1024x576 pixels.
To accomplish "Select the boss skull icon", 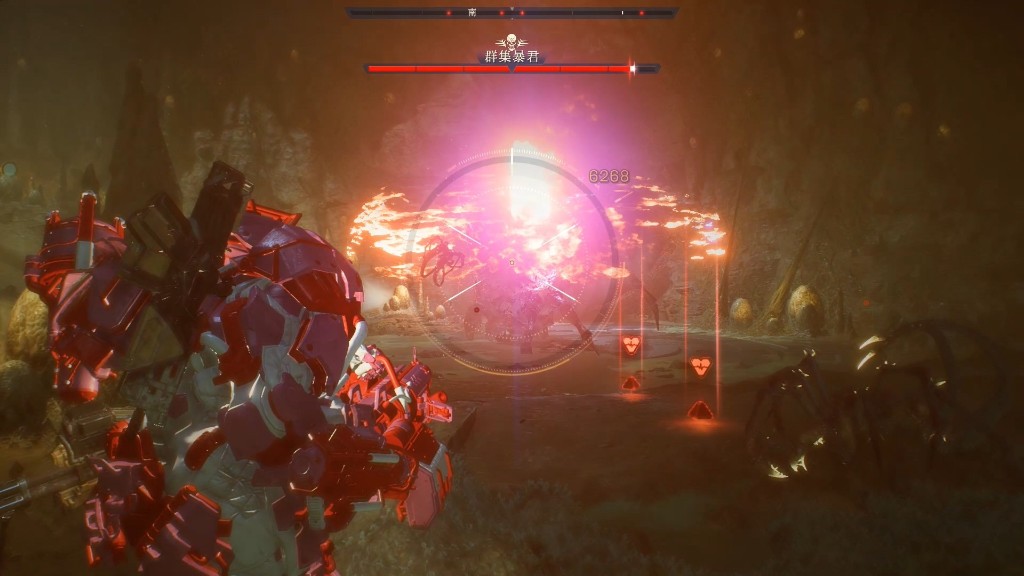I will (512, 42).
